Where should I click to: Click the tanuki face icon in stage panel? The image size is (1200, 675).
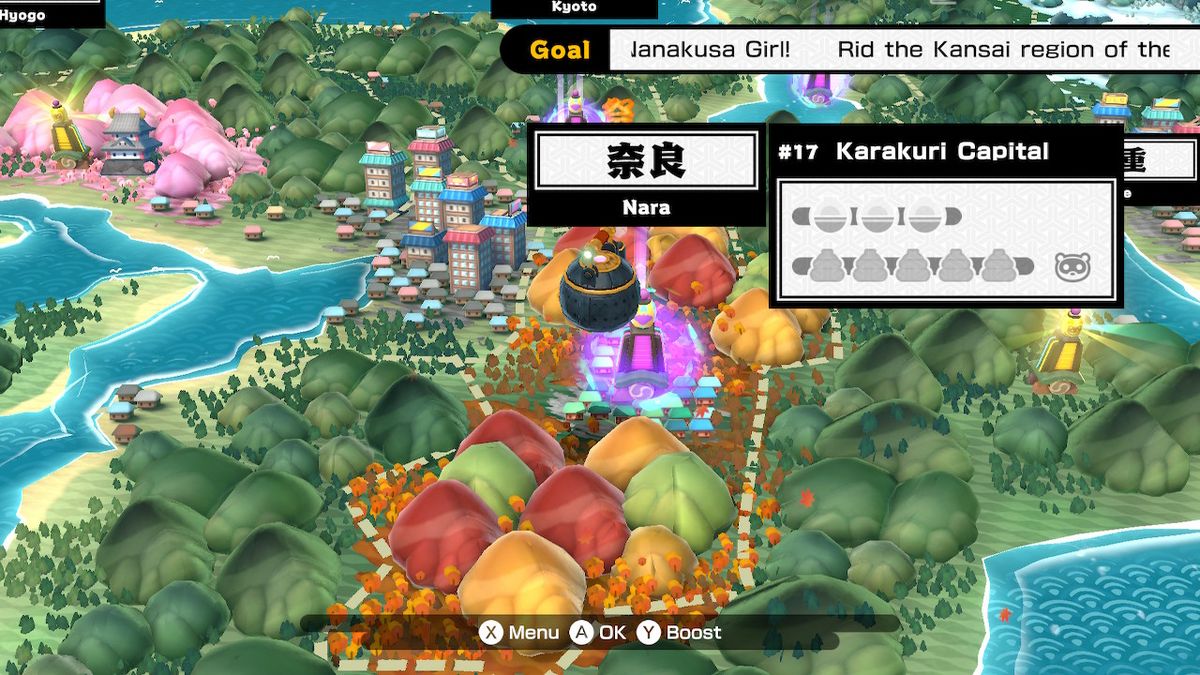tap(1071, 267)
